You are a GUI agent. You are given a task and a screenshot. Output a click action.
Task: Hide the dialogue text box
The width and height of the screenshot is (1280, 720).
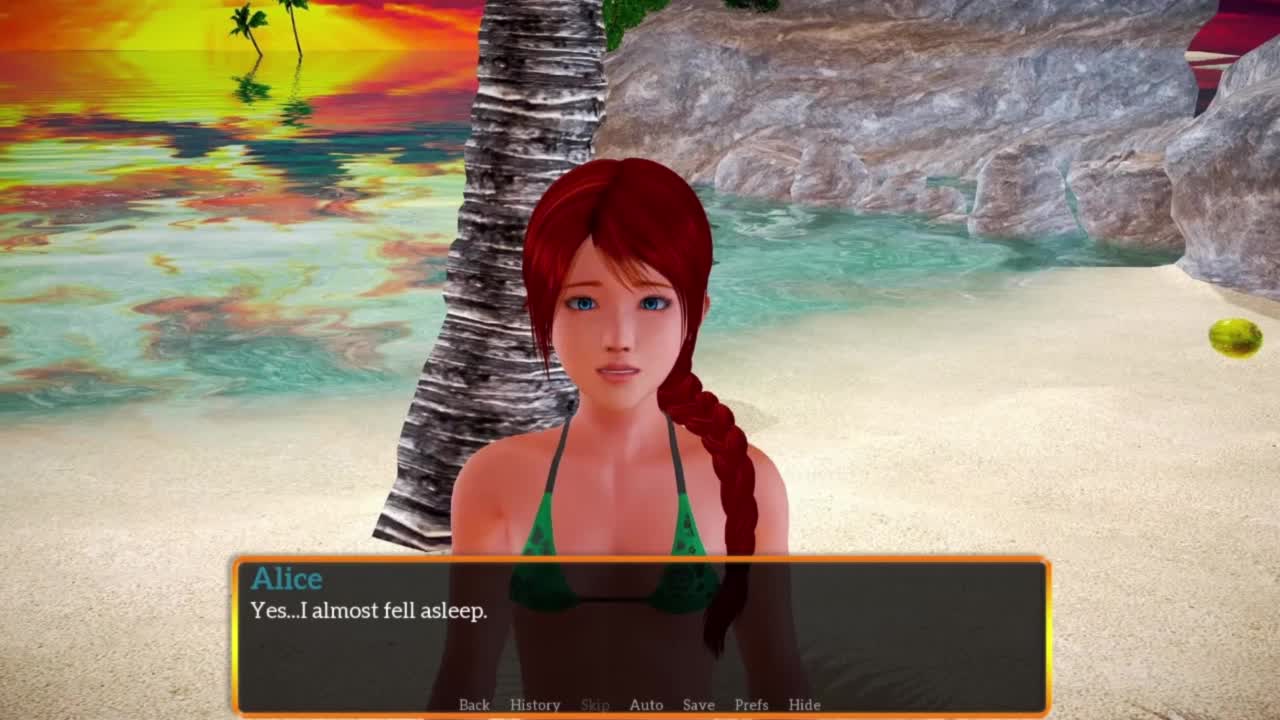tap(804, 705)
